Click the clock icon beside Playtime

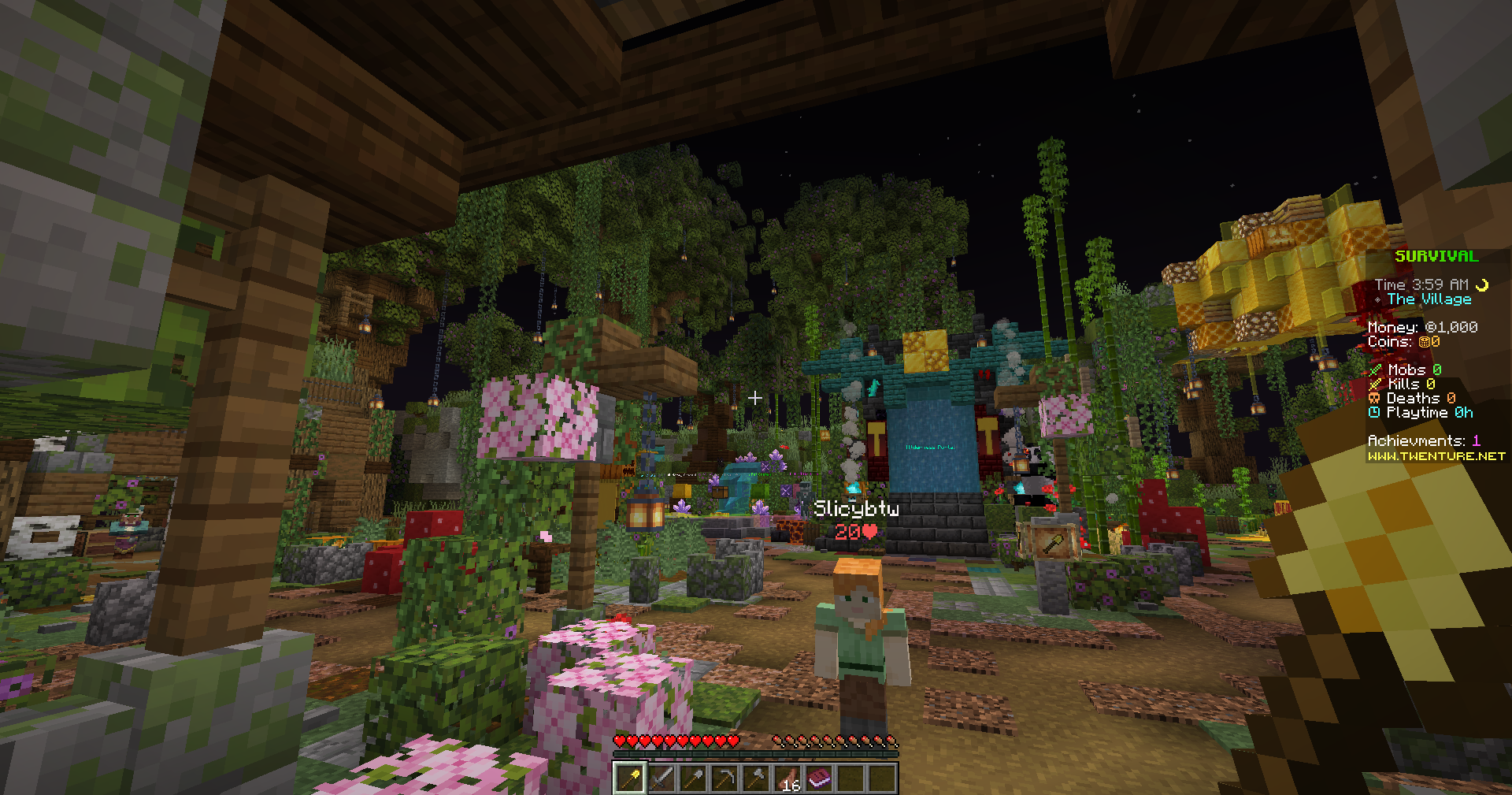click(x=1373, y=412)
